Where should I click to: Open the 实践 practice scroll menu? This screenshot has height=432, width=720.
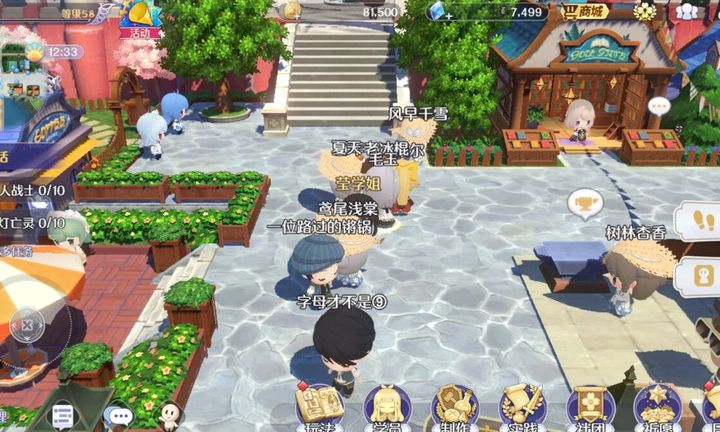pos(522,407)
